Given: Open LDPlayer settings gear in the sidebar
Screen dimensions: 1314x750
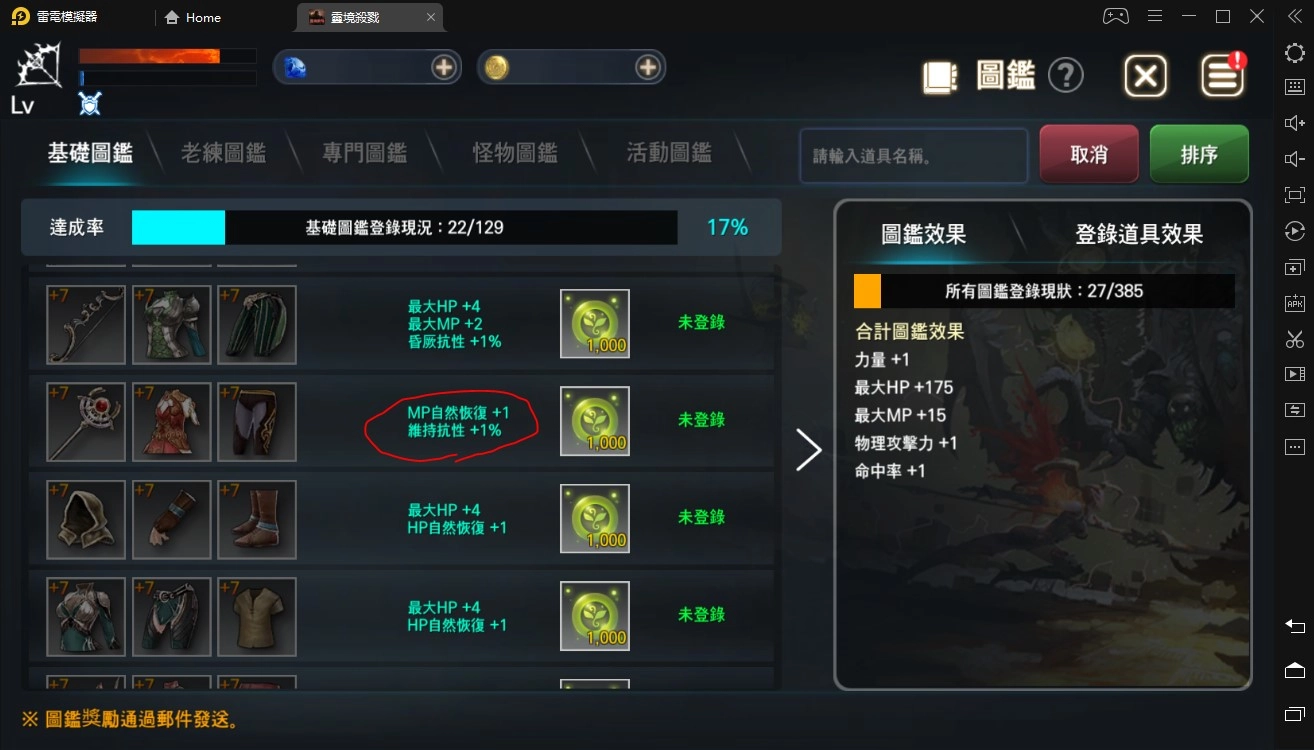Looking at the screenshot, I should click(1295, 53).
